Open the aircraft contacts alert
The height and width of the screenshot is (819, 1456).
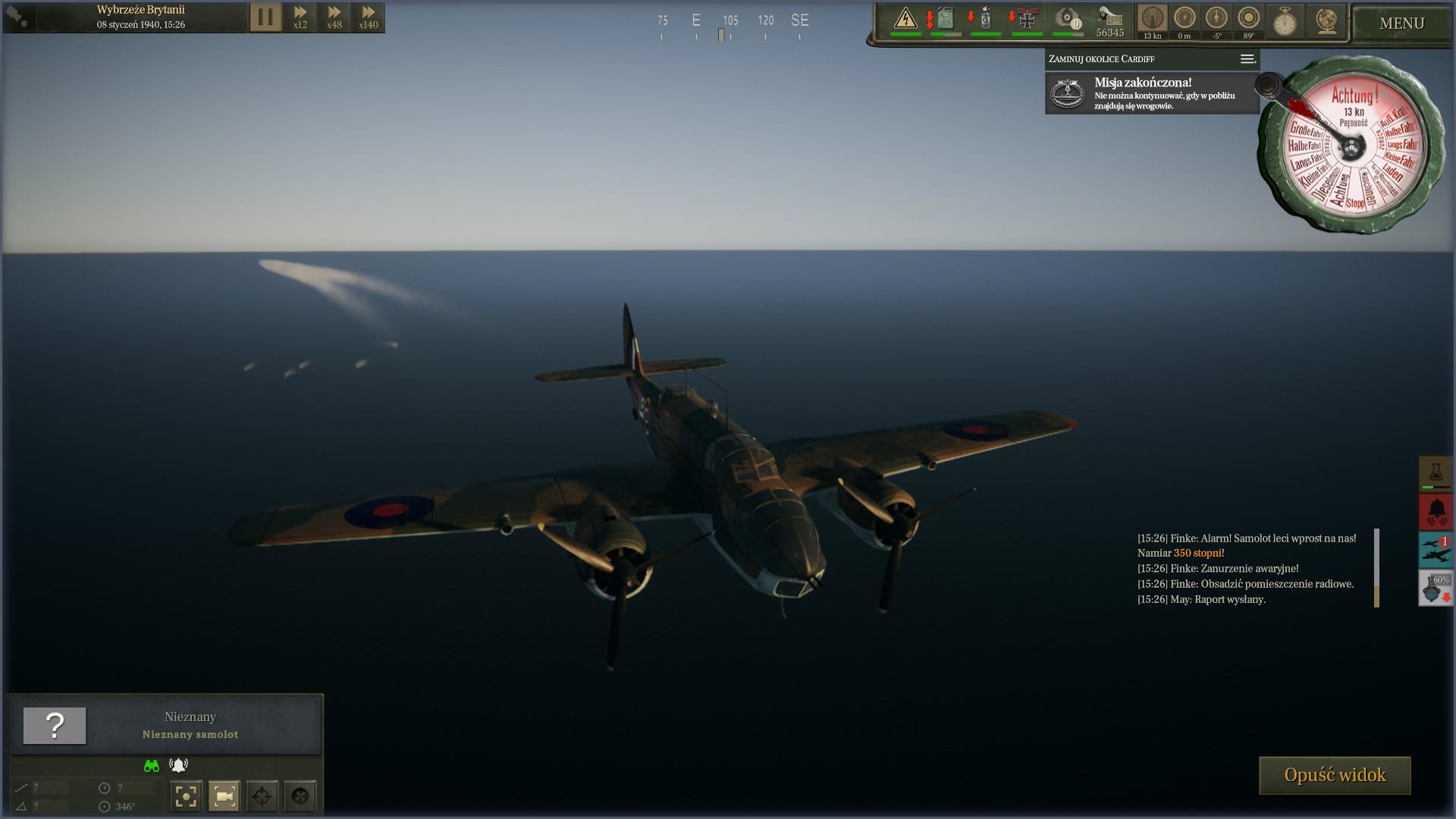pyautogui.click(x=1436, y=550)
